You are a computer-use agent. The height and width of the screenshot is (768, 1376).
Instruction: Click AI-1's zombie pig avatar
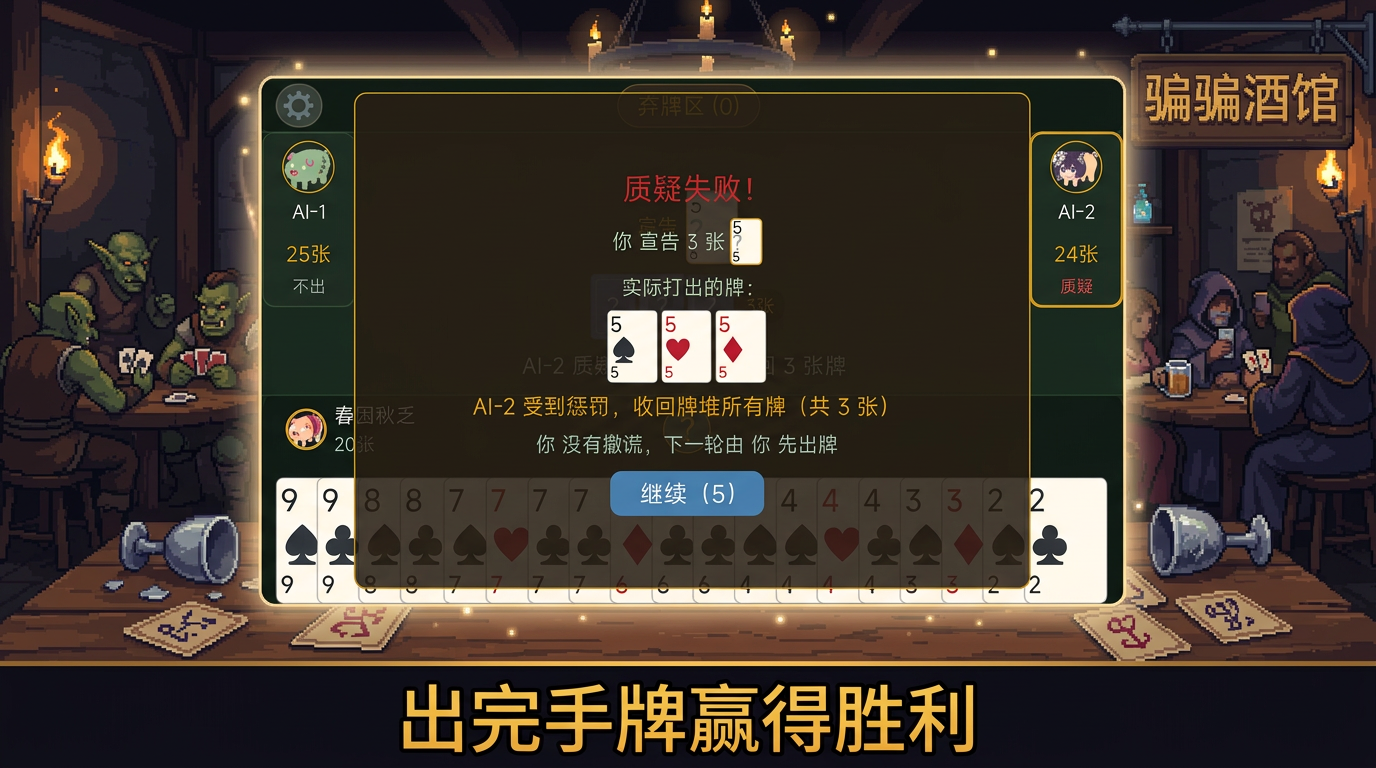tap(307, 170)
